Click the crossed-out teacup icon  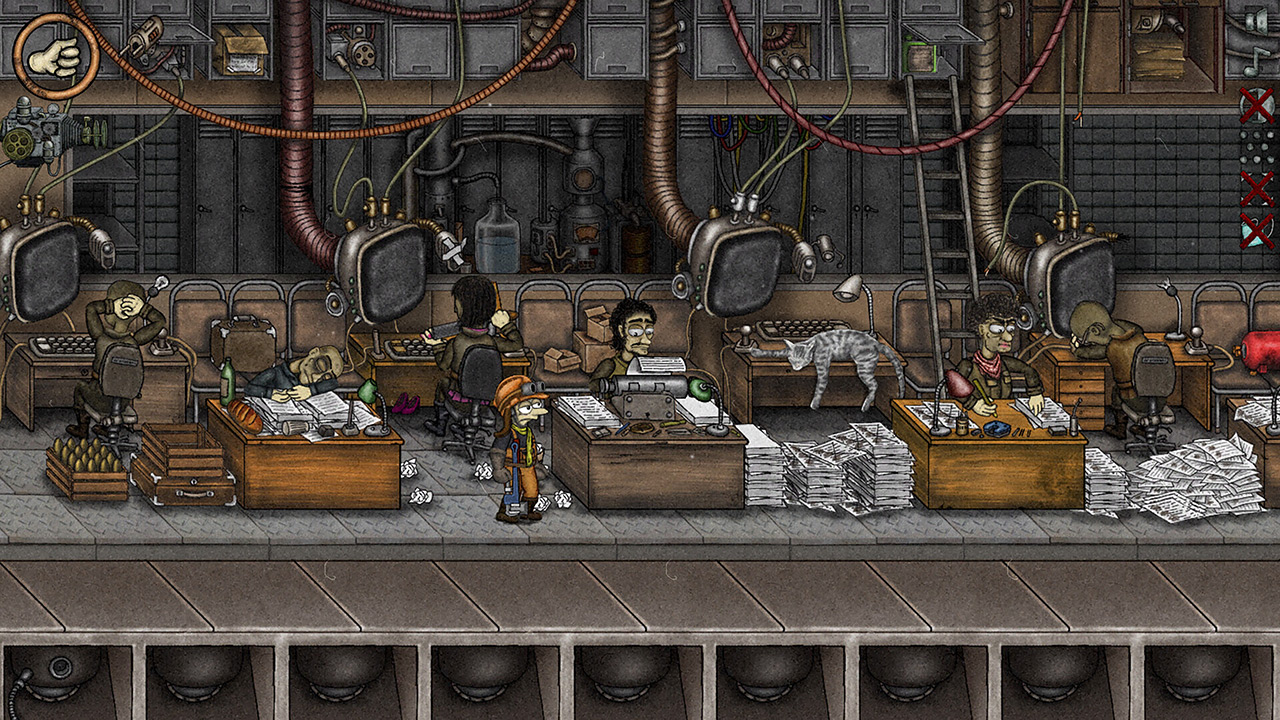pos(1256,229)
